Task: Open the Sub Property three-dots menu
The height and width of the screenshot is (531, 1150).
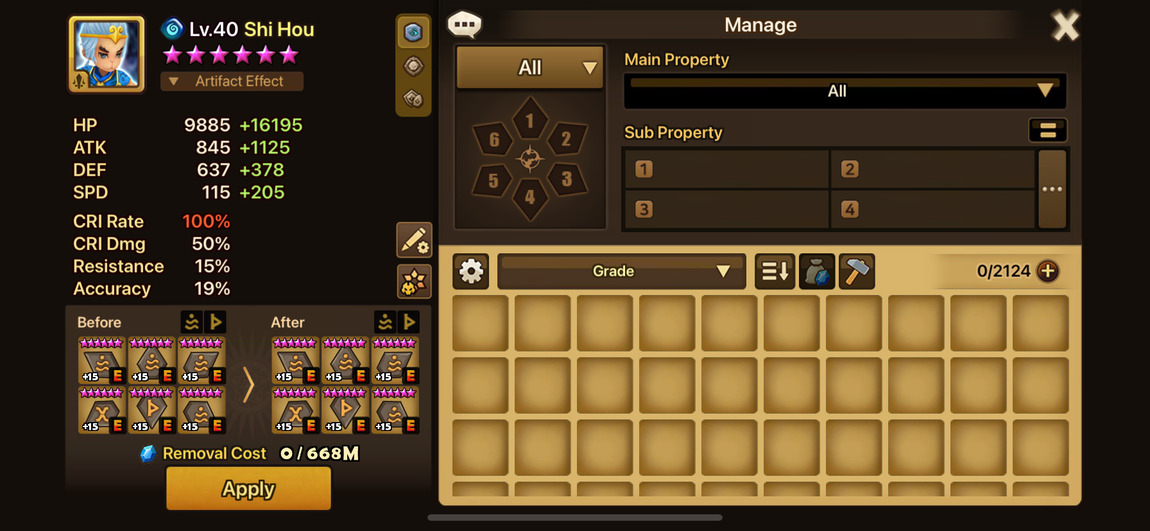Action: coord(1052,189)
